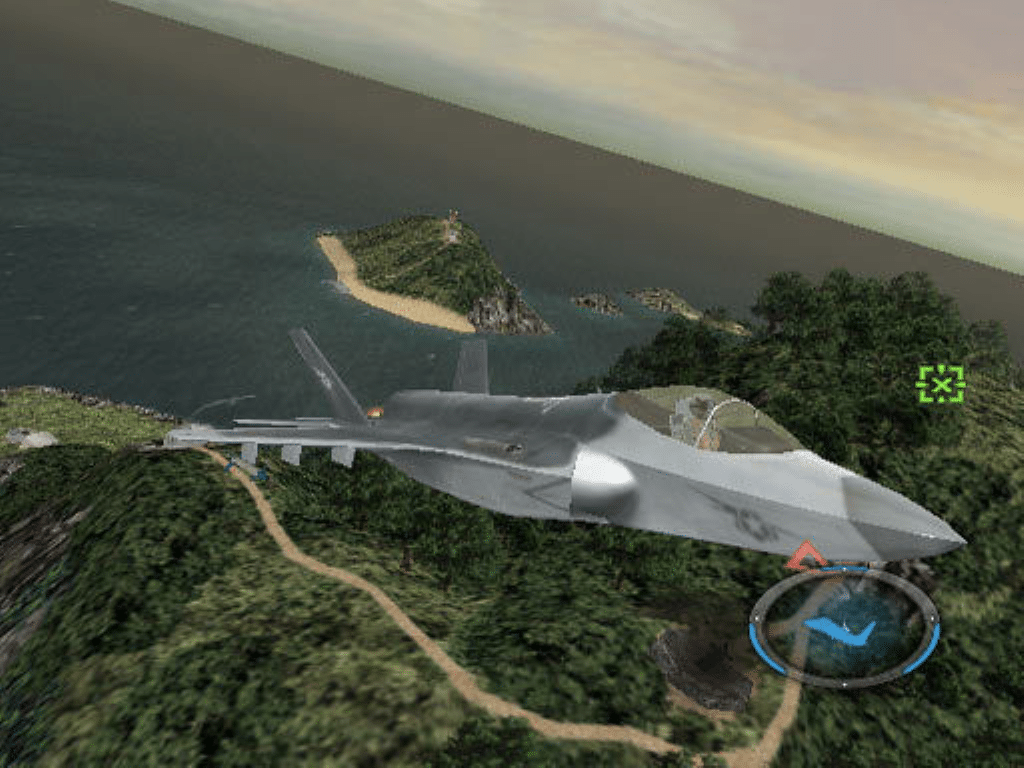Image resolution: width=1024 pixels, height=768 pixels.
Task: Click the red triangle marker above radar
Action: [805, 557]
